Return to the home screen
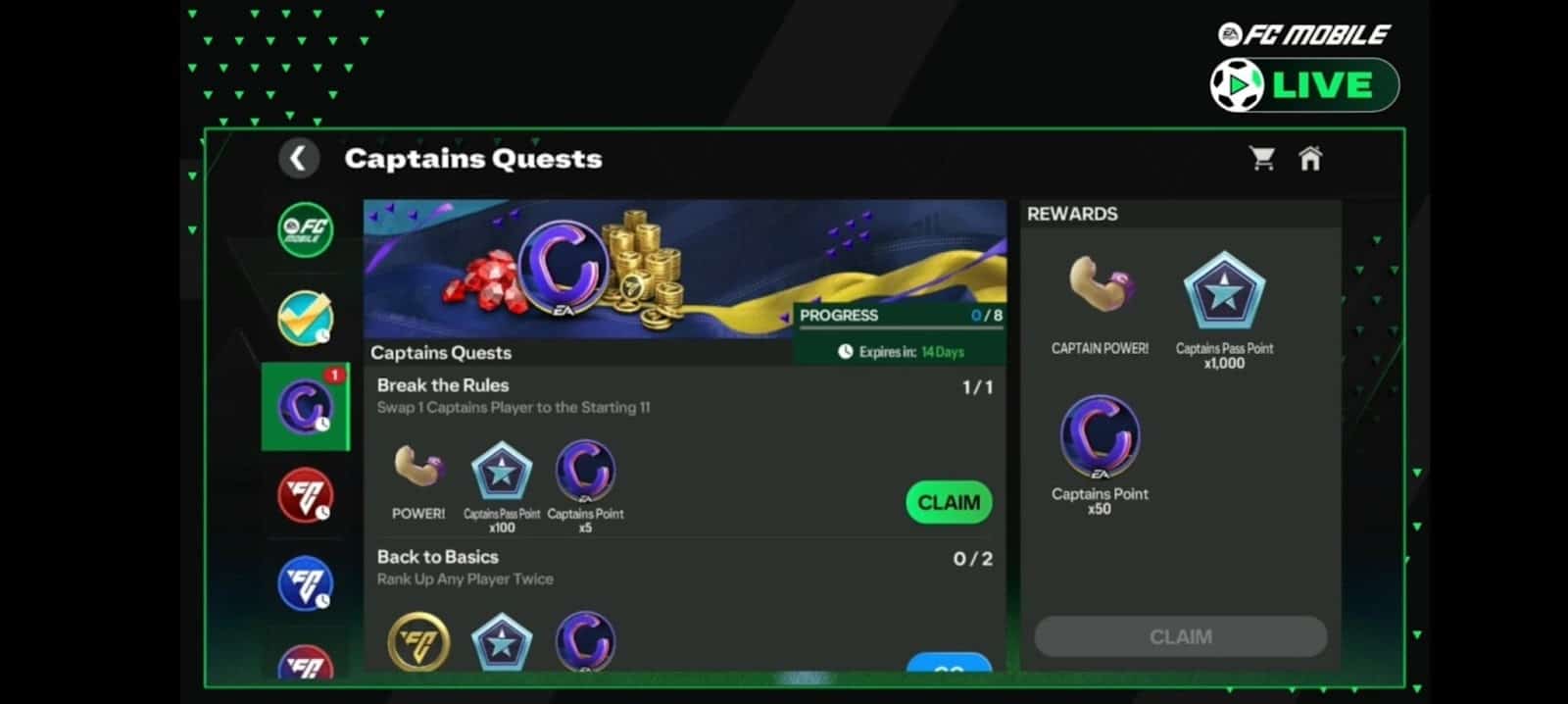 click(1310, 158)
